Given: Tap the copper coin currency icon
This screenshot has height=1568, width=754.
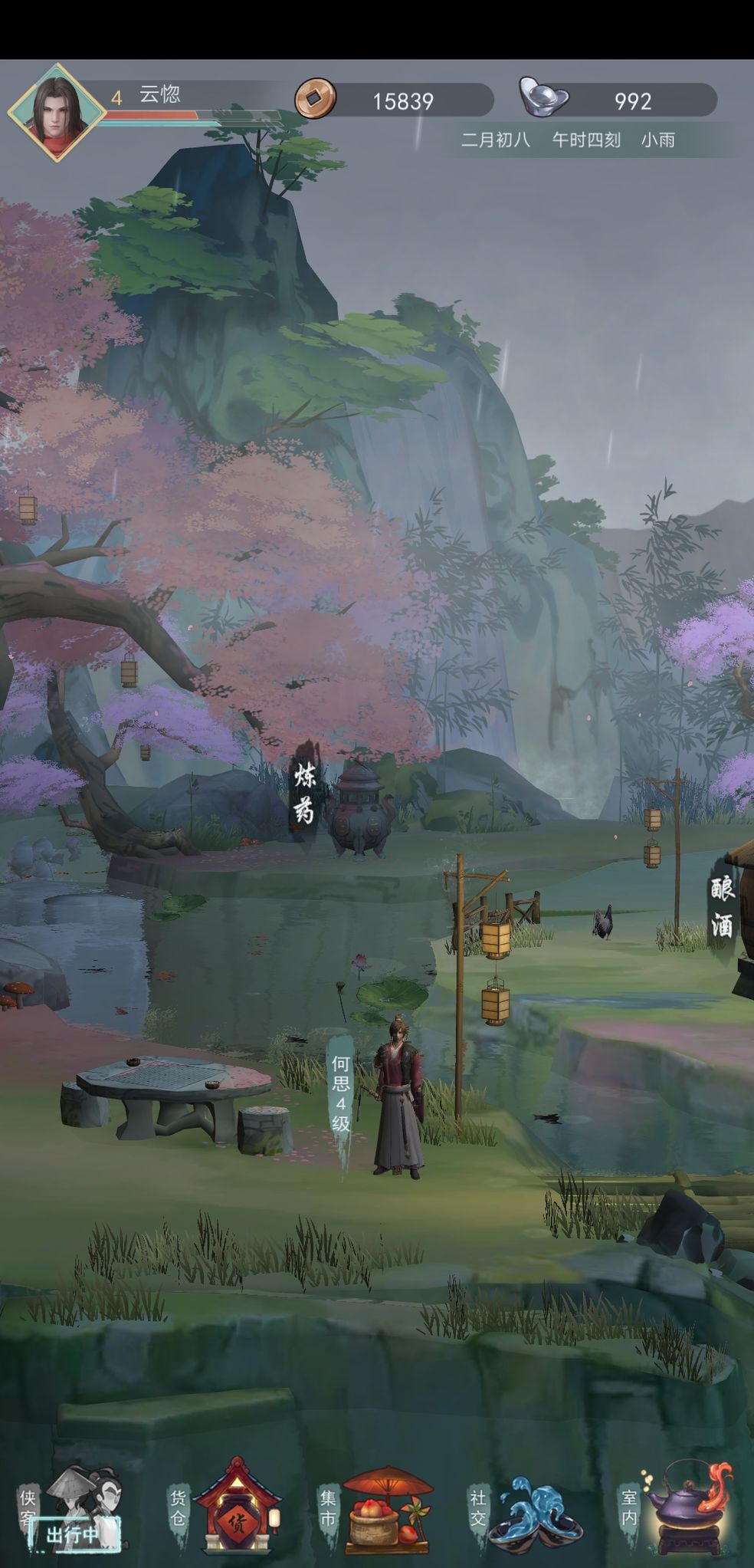Looking at the screenshot, I should tap(315, 98).
